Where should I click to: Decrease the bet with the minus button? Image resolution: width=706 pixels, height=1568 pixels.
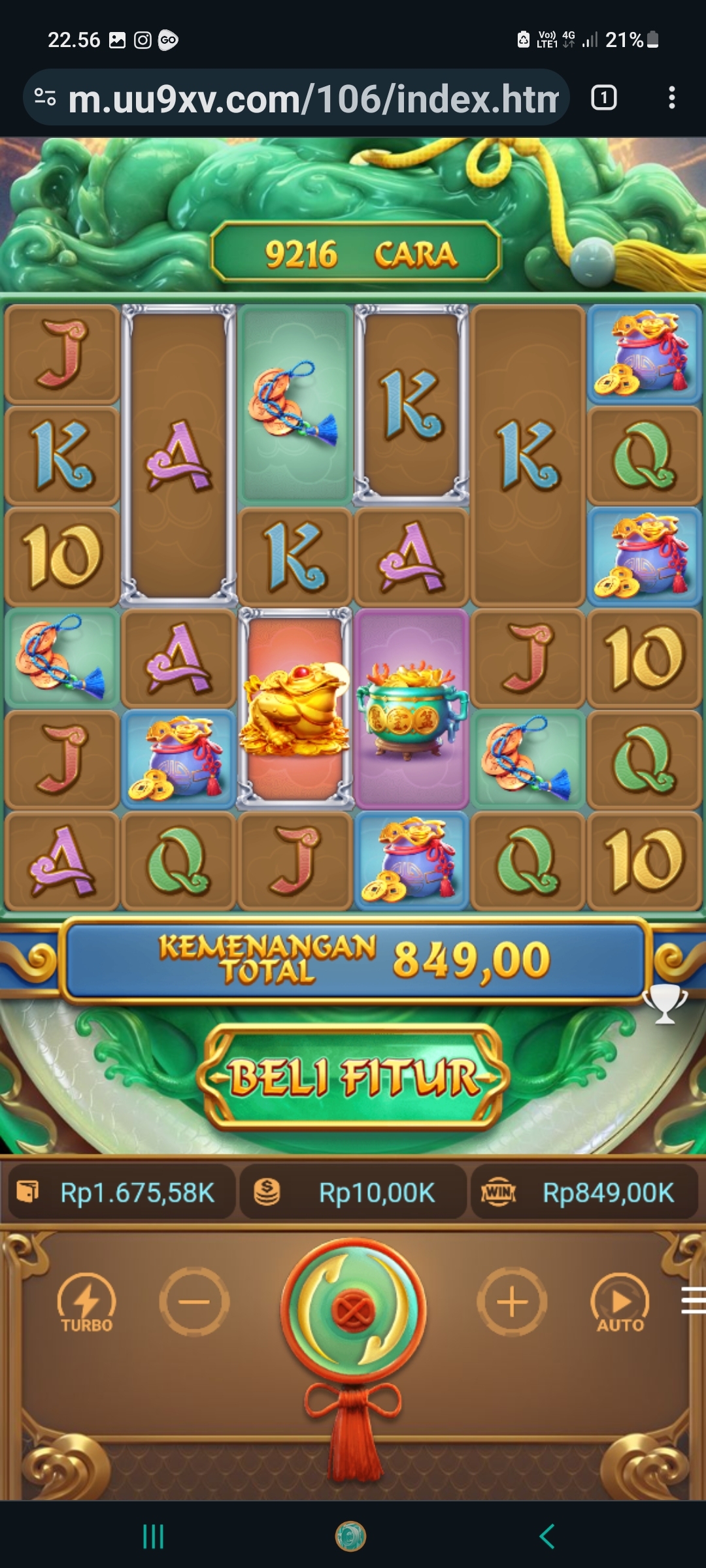pos(194,1302)
